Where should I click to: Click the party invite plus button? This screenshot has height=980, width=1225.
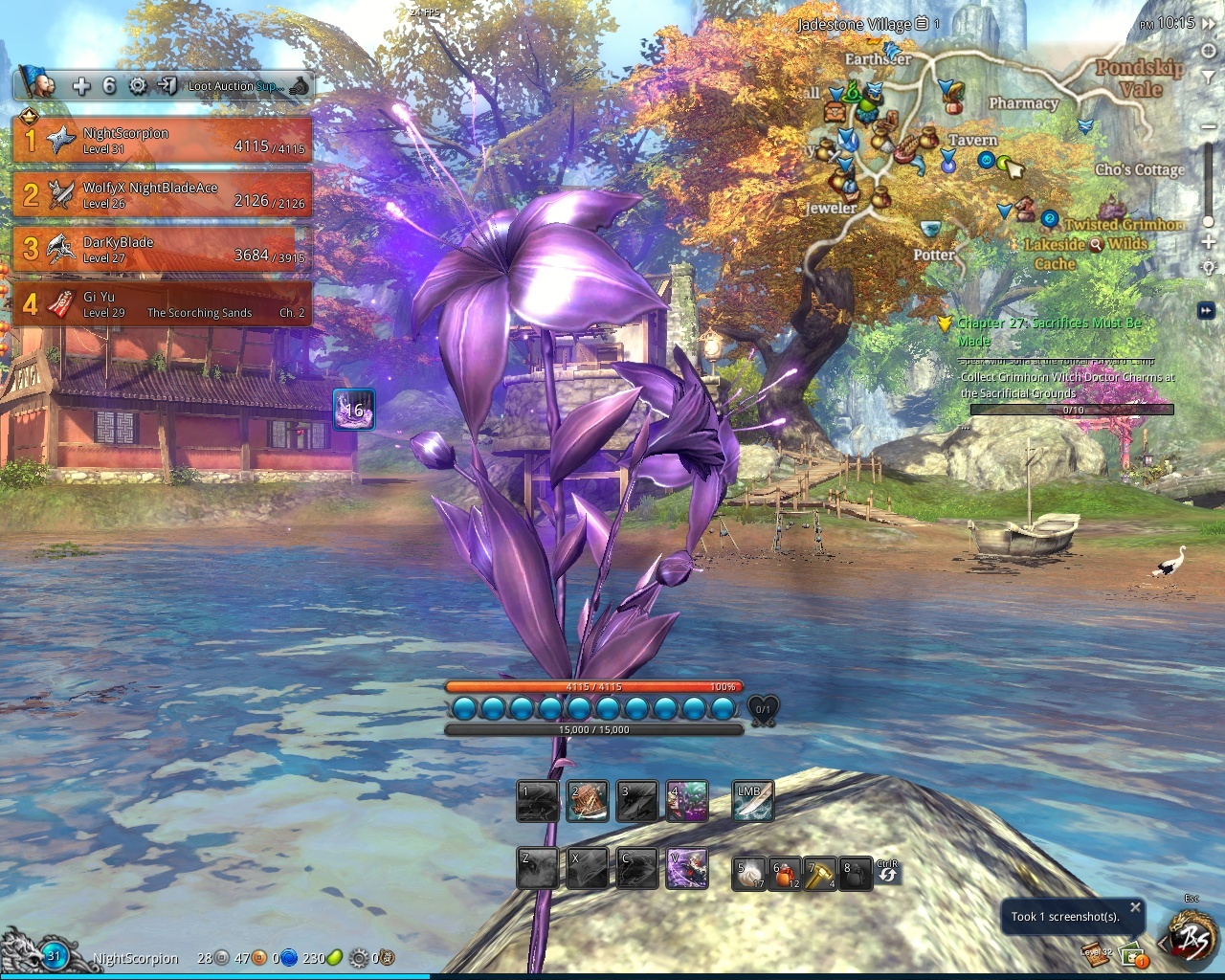tap(81, 86)
